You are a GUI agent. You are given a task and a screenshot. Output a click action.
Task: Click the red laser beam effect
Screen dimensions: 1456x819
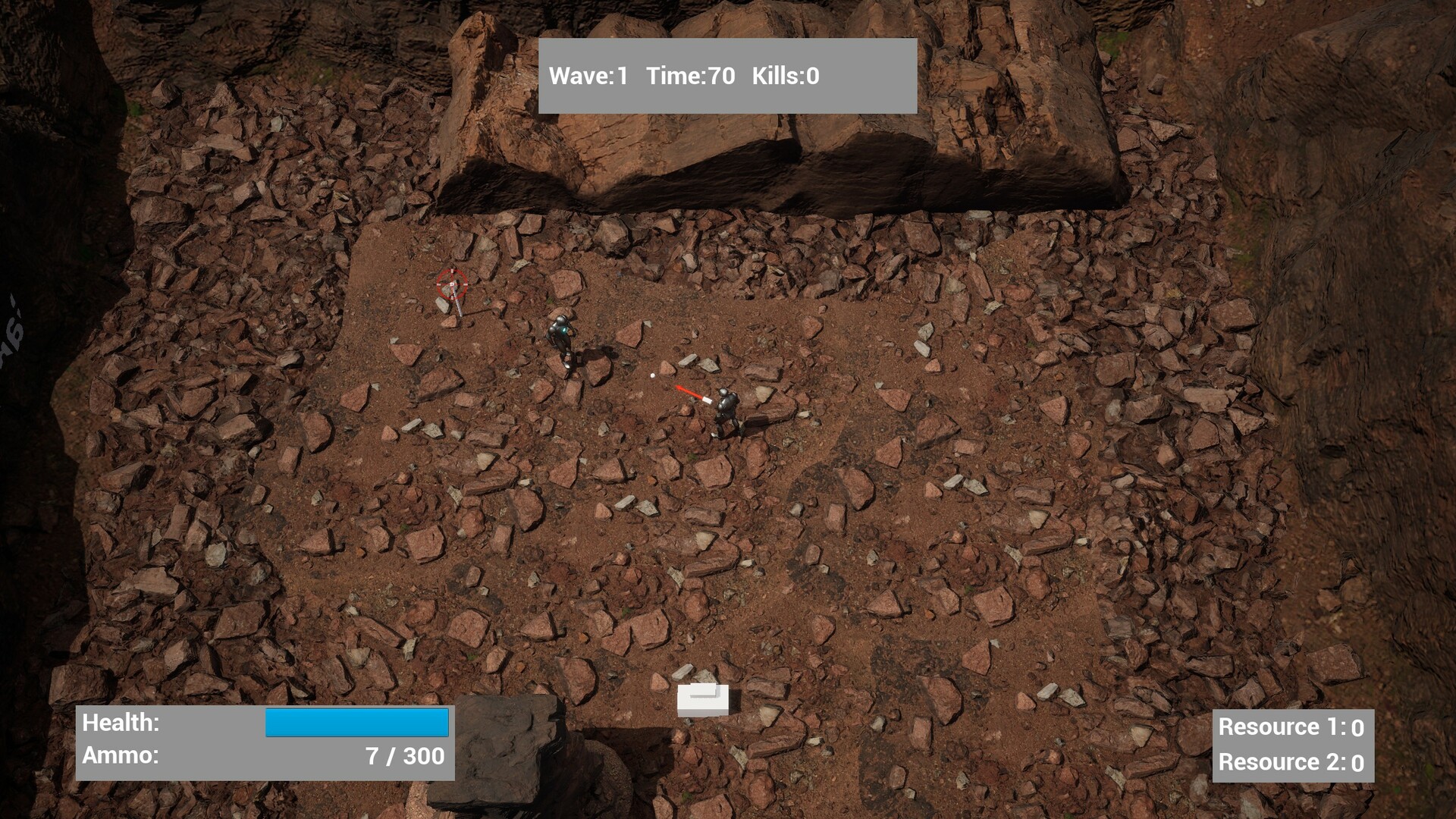click(x=689, y=391)
